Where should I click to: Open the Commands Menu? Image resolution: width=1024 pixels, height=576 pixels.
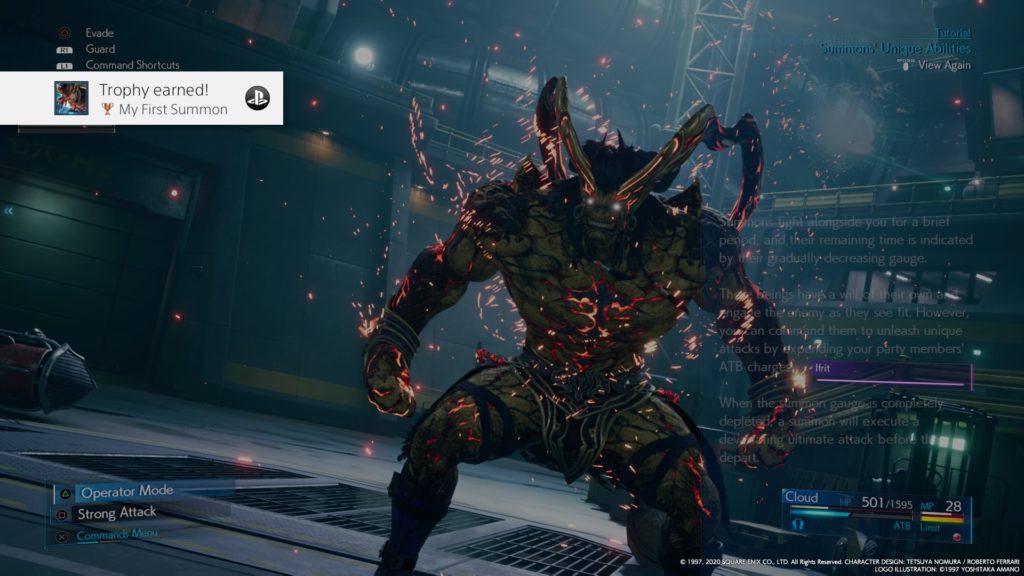click(x=116, y=535)
